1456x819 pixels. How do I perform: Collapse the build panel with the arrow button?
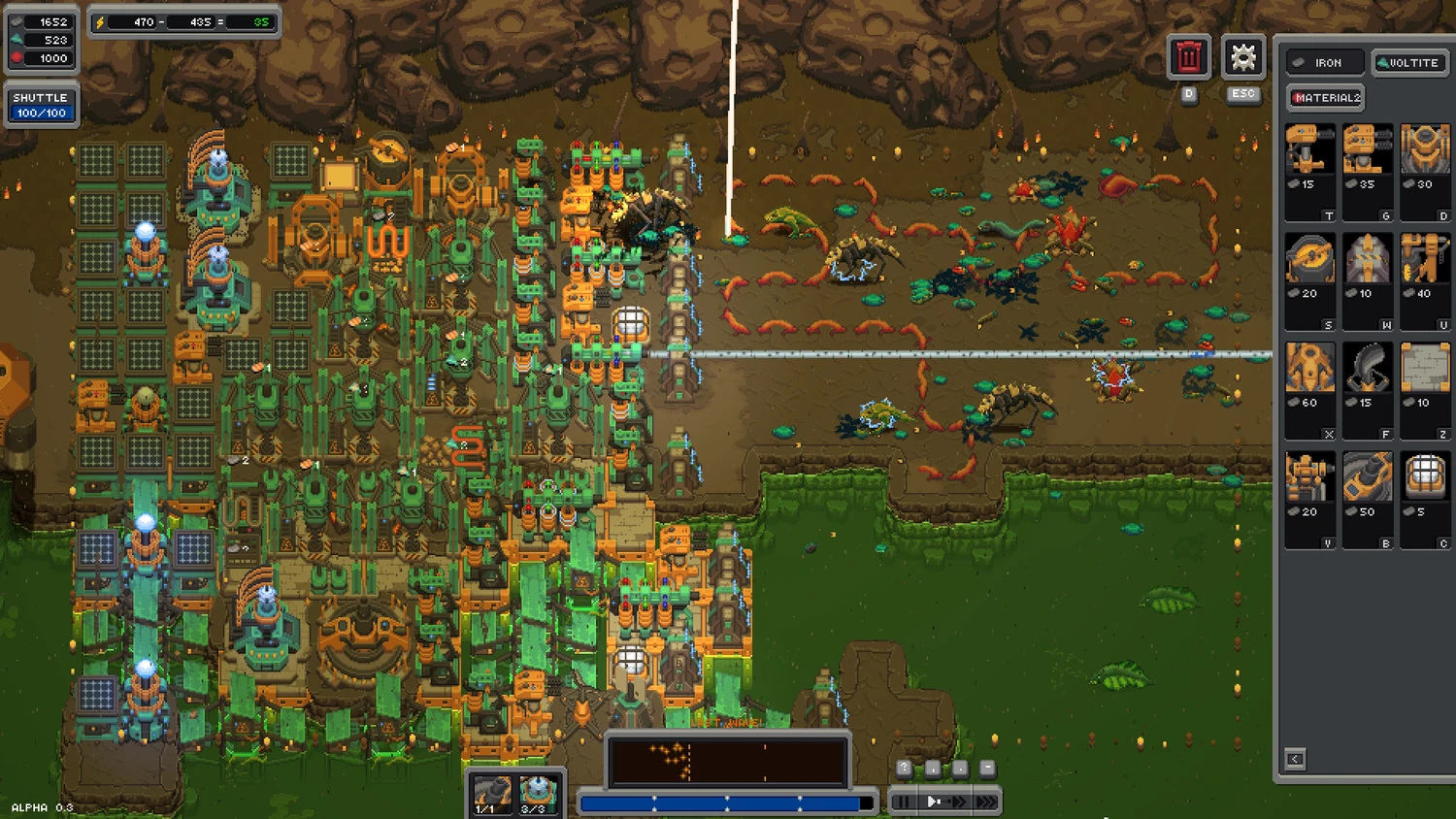coord(1295,759)
